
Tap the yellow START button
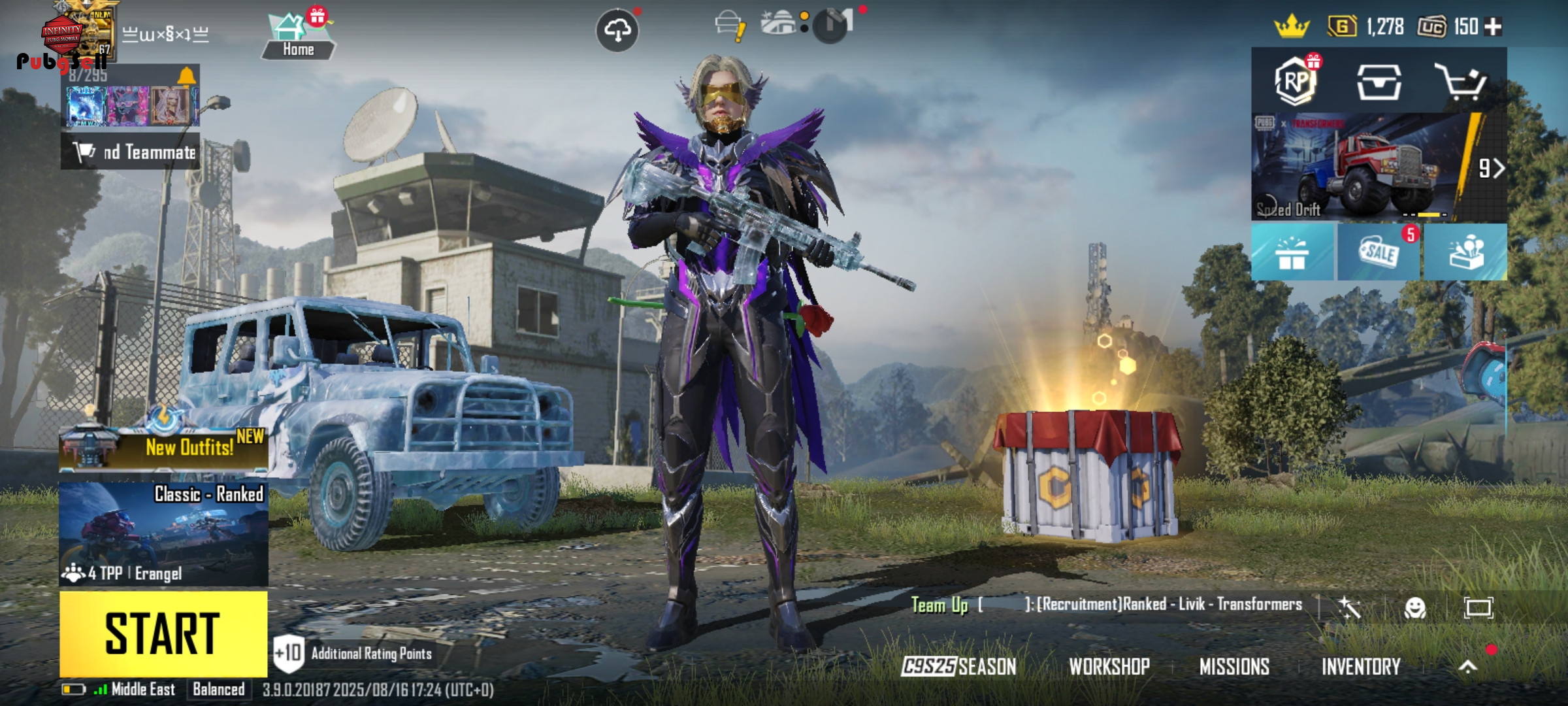(x=163, y=633)
